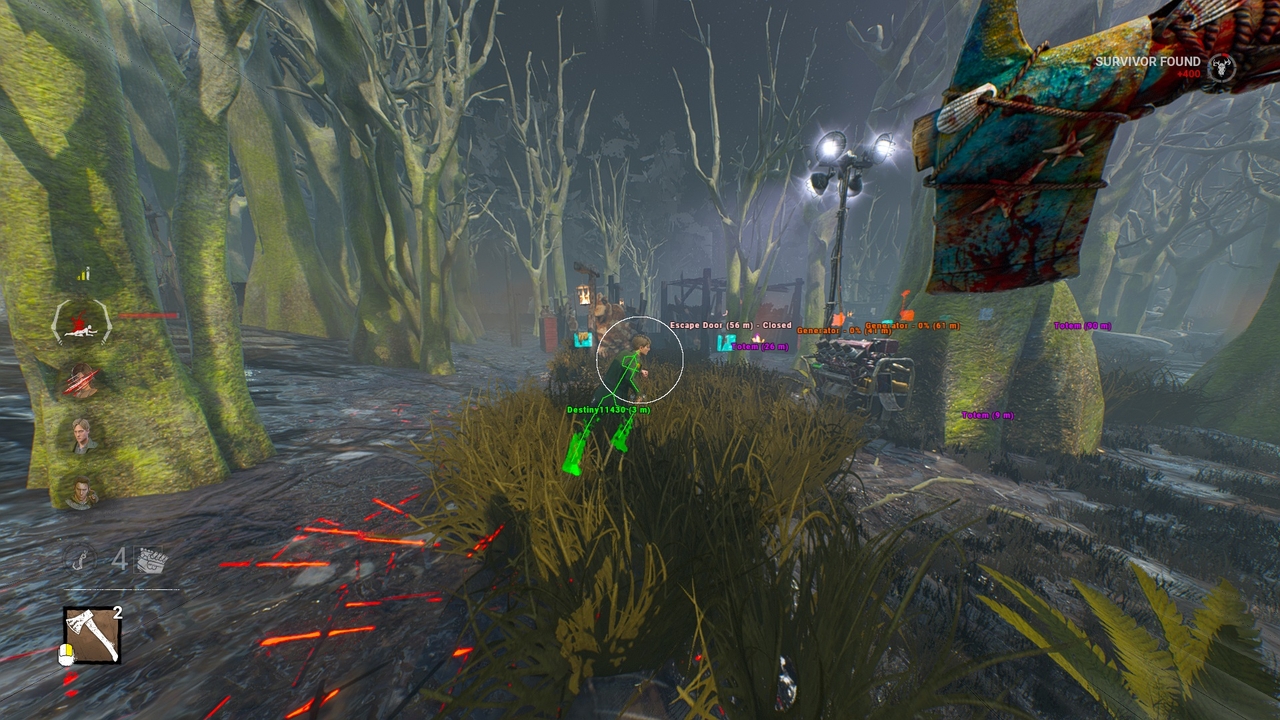Click the Escape Door (56 m) Closed label
Screen dimensions: 1280x720
tap(730, 325)
